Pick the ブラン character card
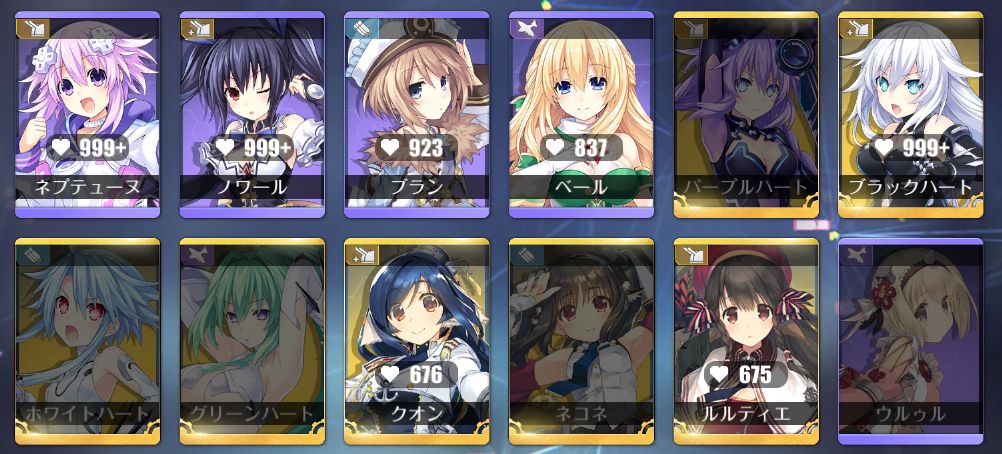 [x=416, y=115]
